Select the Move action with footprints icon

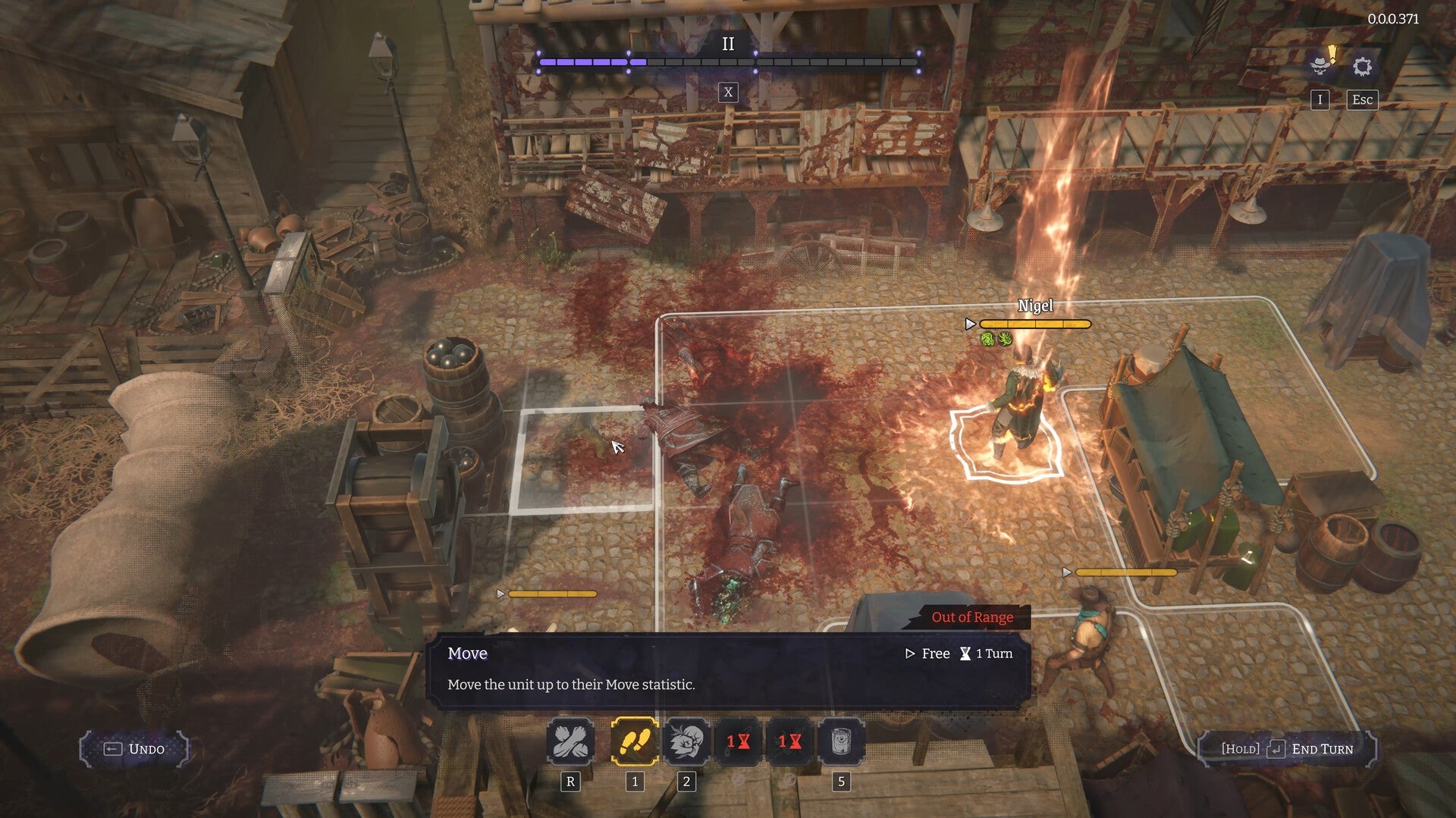pos(635,743)
